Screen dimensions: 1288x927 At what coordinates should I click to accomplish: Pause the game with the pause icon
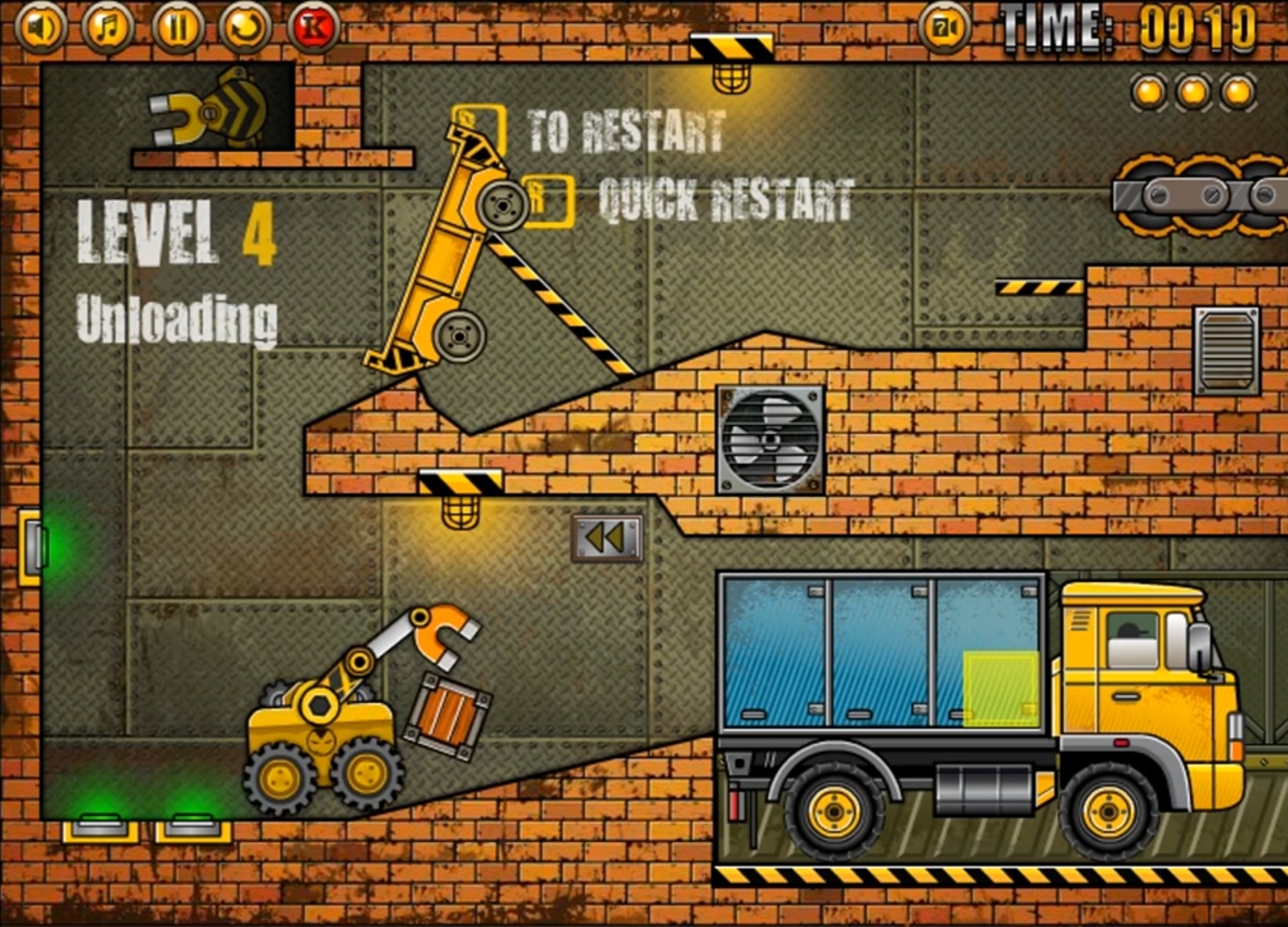pyautogui.click(x=177, y=26)
